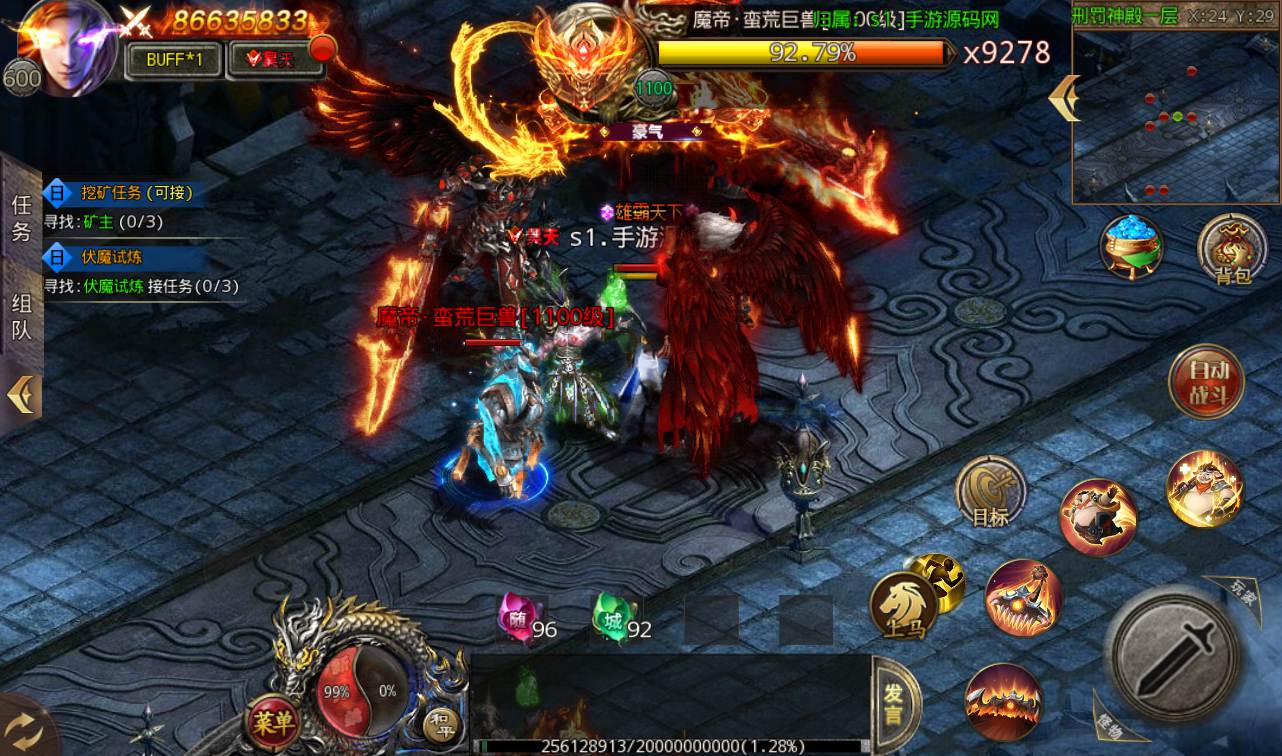Image resolution: width=1282 pixels, height=756 pixels.
Task: Open the 背包 backpack
Action: tap(1233, 250)
